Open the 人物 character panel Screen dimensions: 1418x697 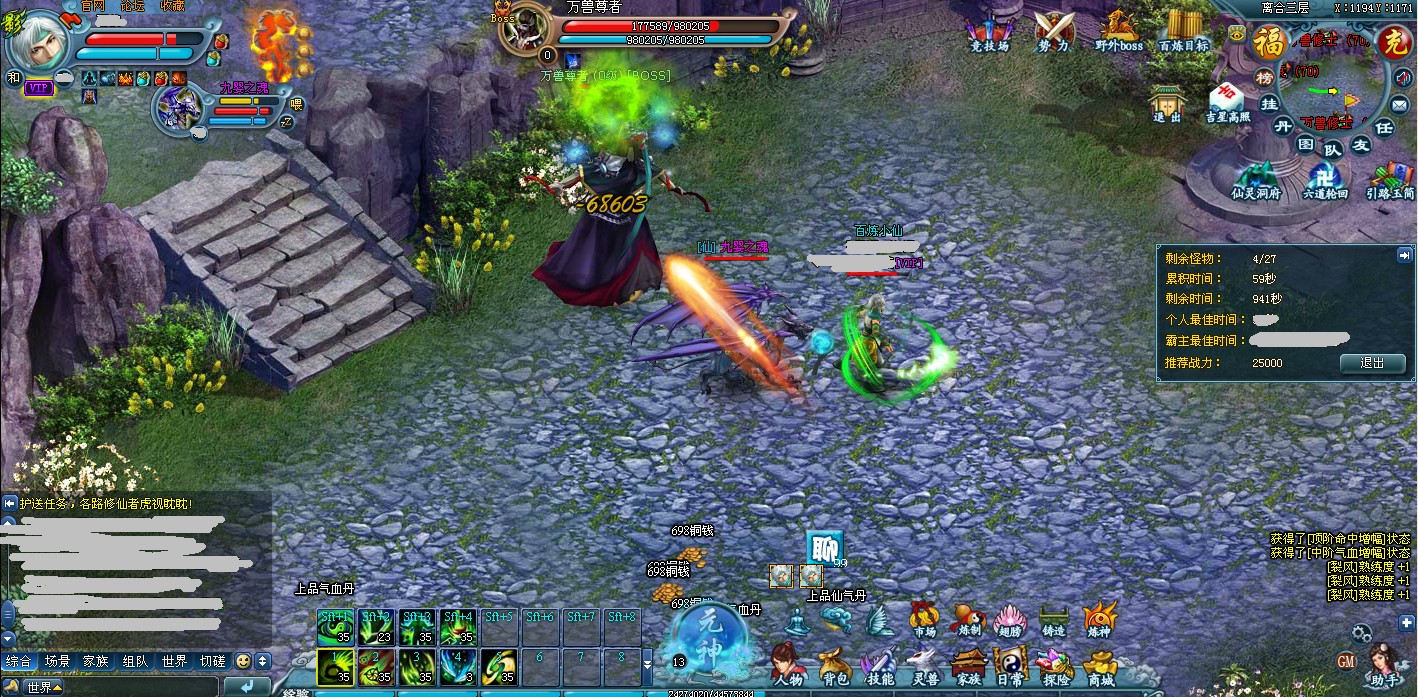tap(787, 664)
